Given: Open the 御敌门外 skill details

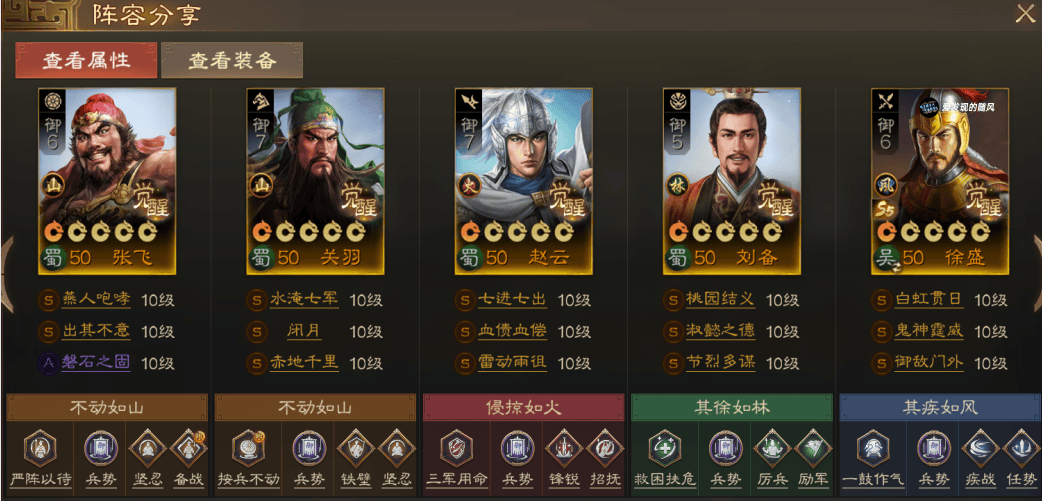Looking at the screenshot, I should coord(929,362).
